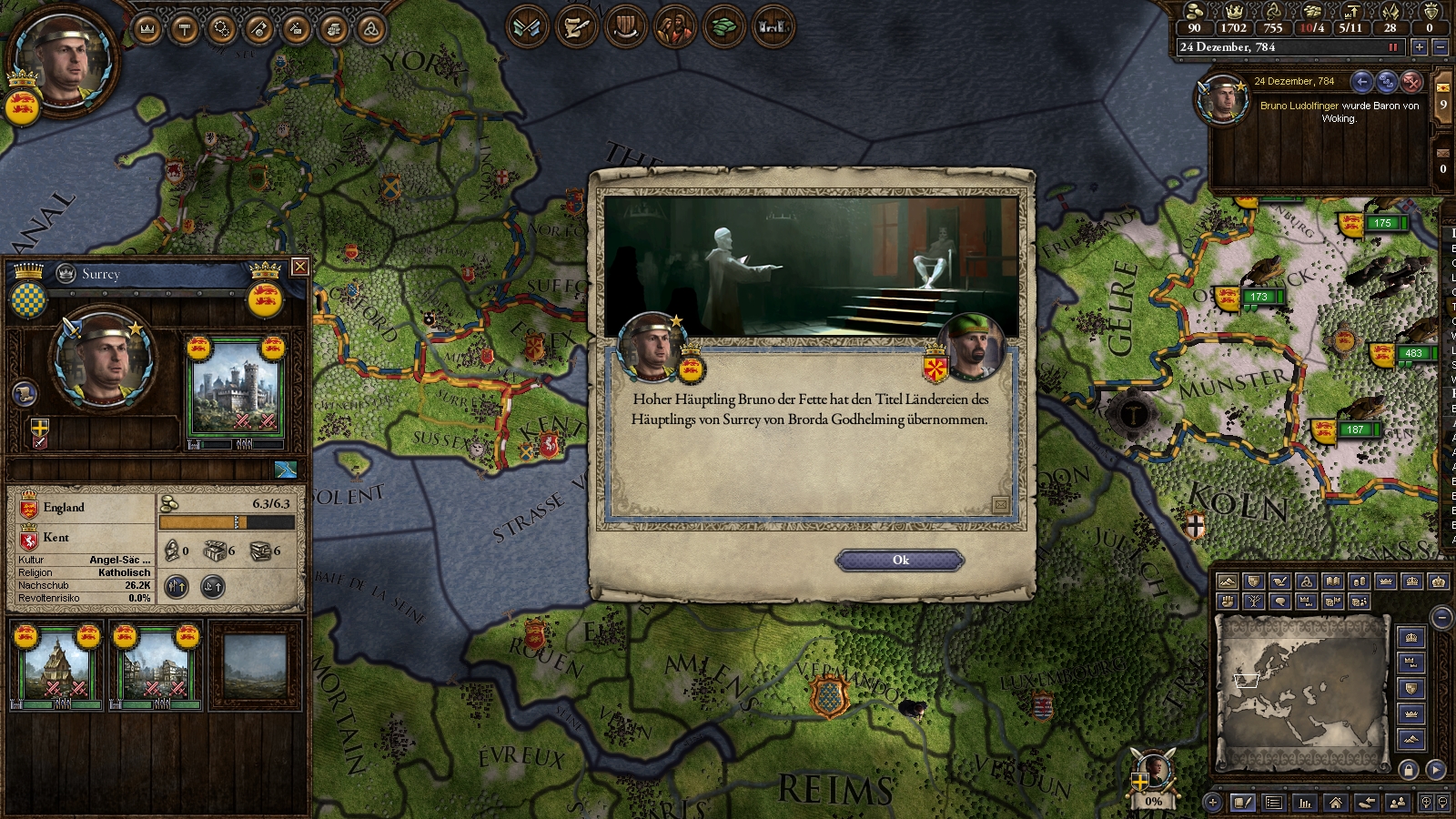Go back to the previous message
Viewport: 1456px width, 819px height.
[1361, 82]
